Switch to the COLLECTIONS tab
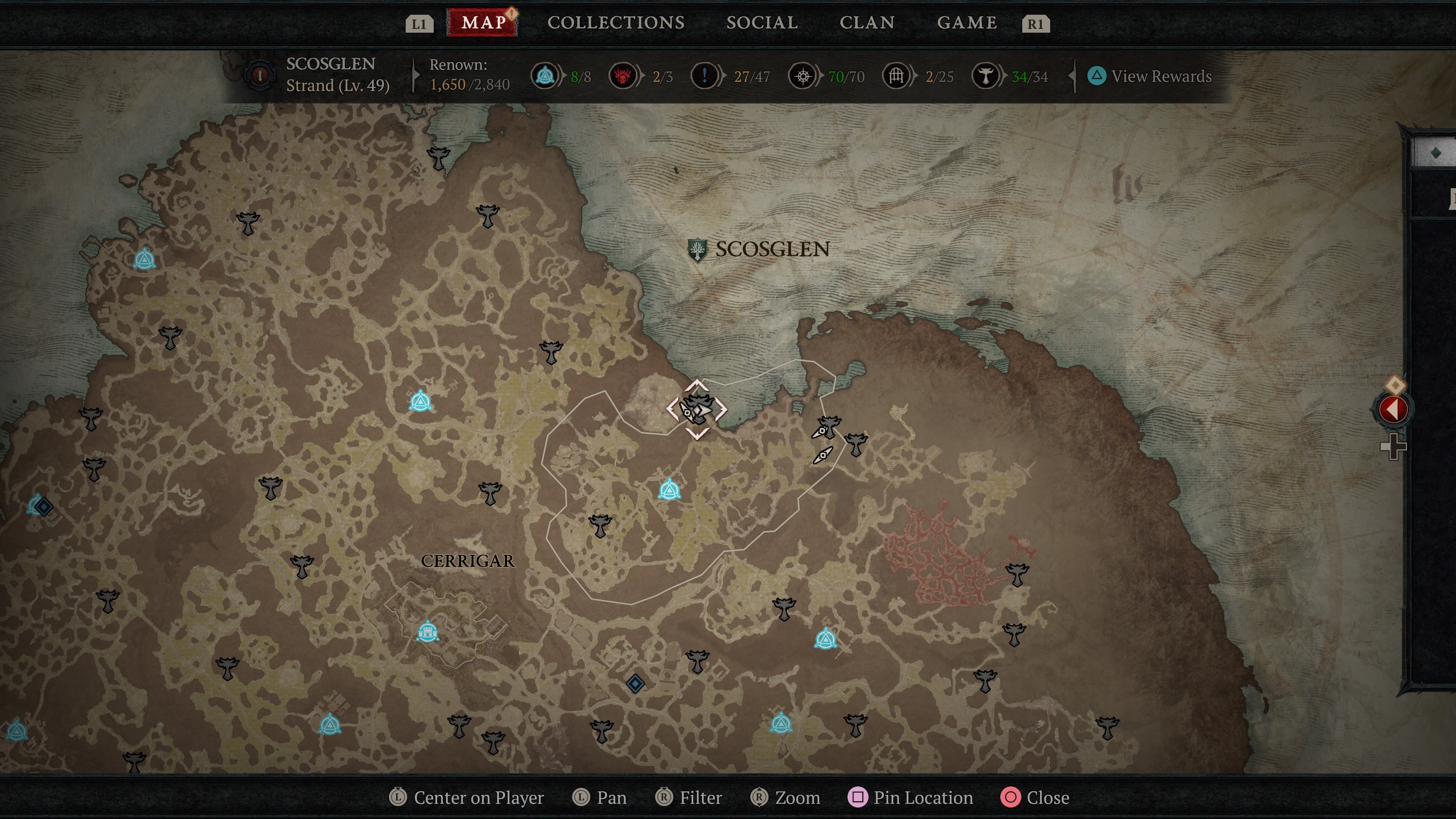 (x=615, y=23)
